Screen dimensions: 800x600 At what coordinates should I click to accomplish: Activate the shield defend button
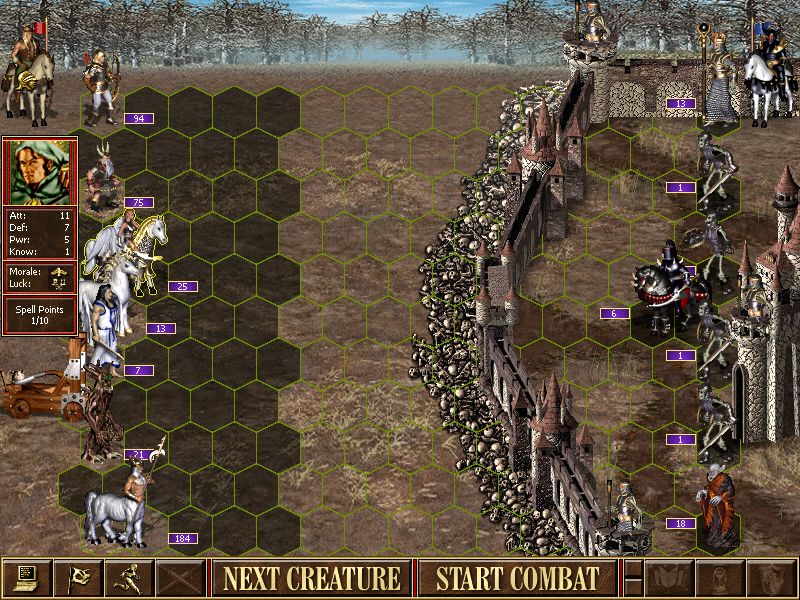tap(772, 578)
